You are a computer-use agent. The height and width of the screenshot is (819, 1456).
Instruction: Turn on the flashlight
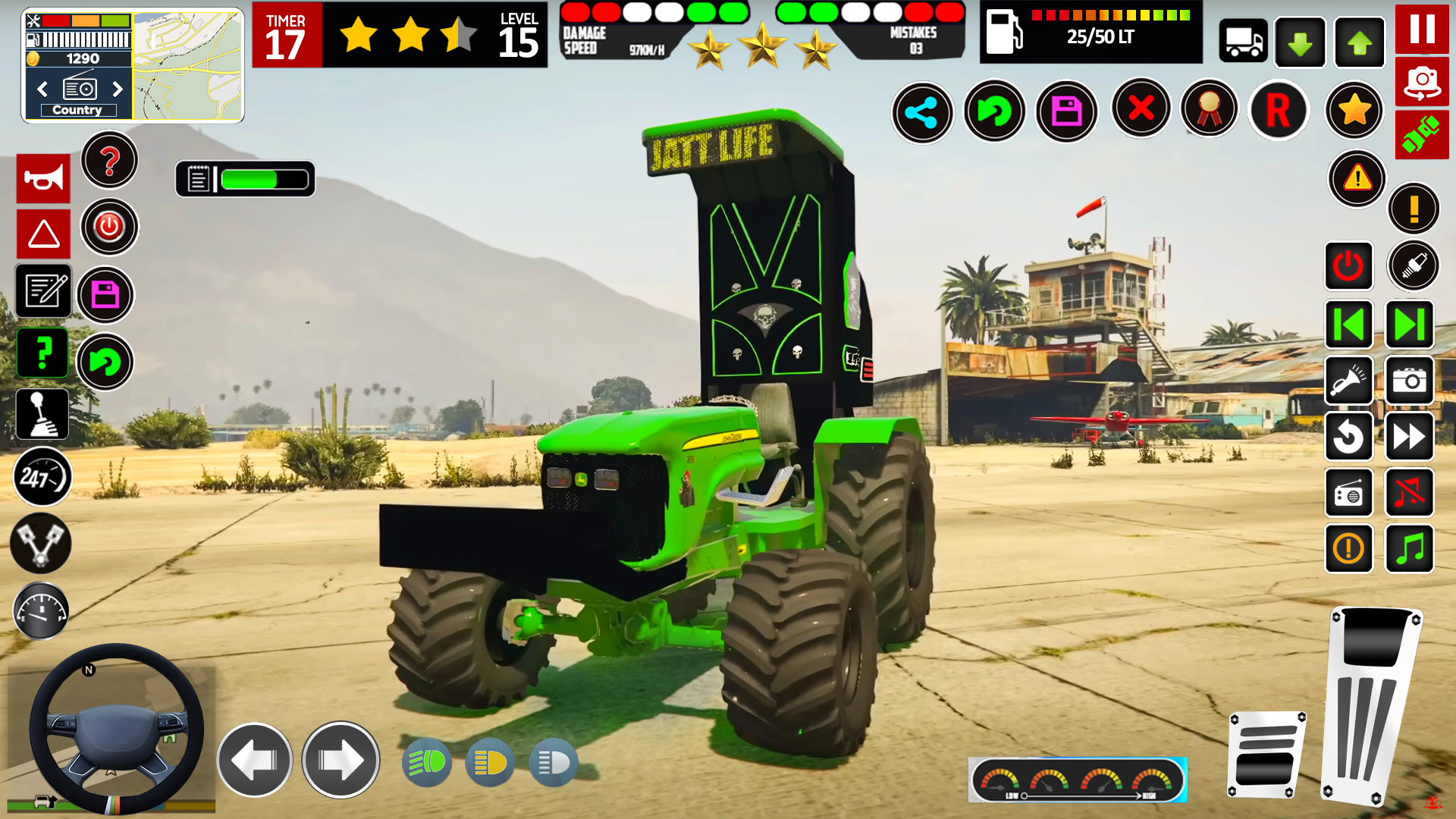pyautogui.click(x=1349, y=381)
